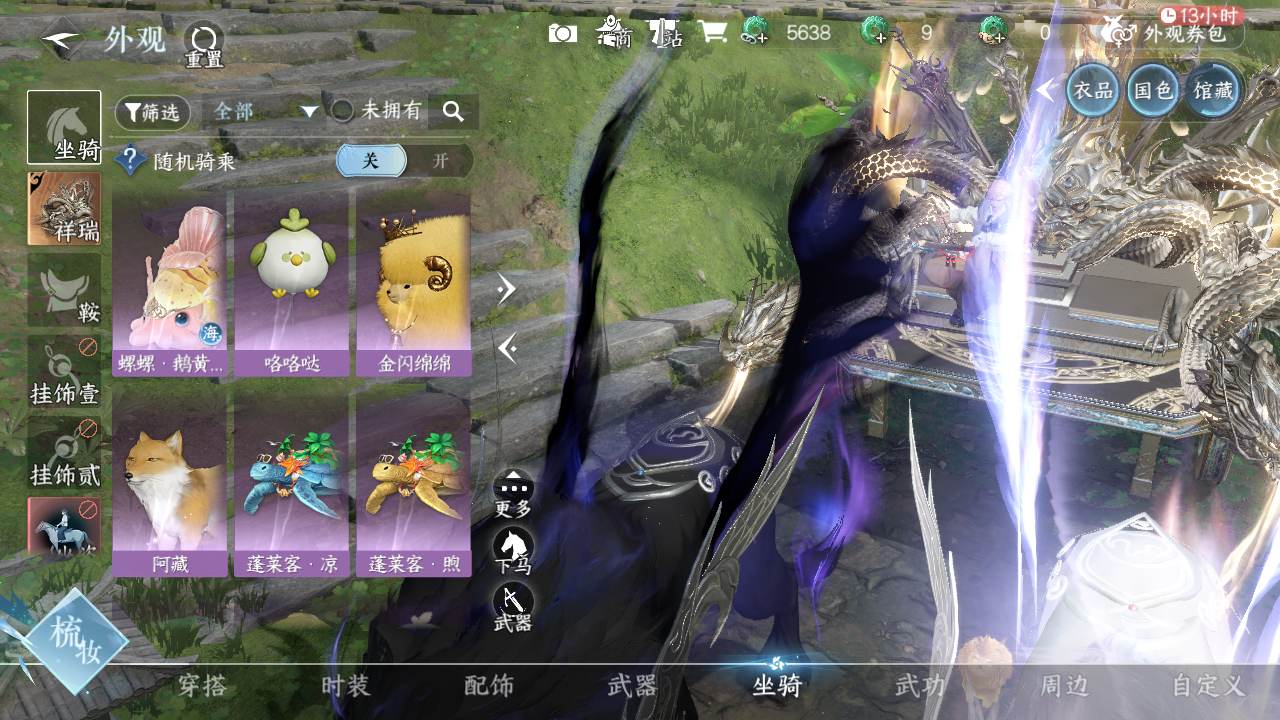Open the 筛选 filter button

click(x=152, y=112)
